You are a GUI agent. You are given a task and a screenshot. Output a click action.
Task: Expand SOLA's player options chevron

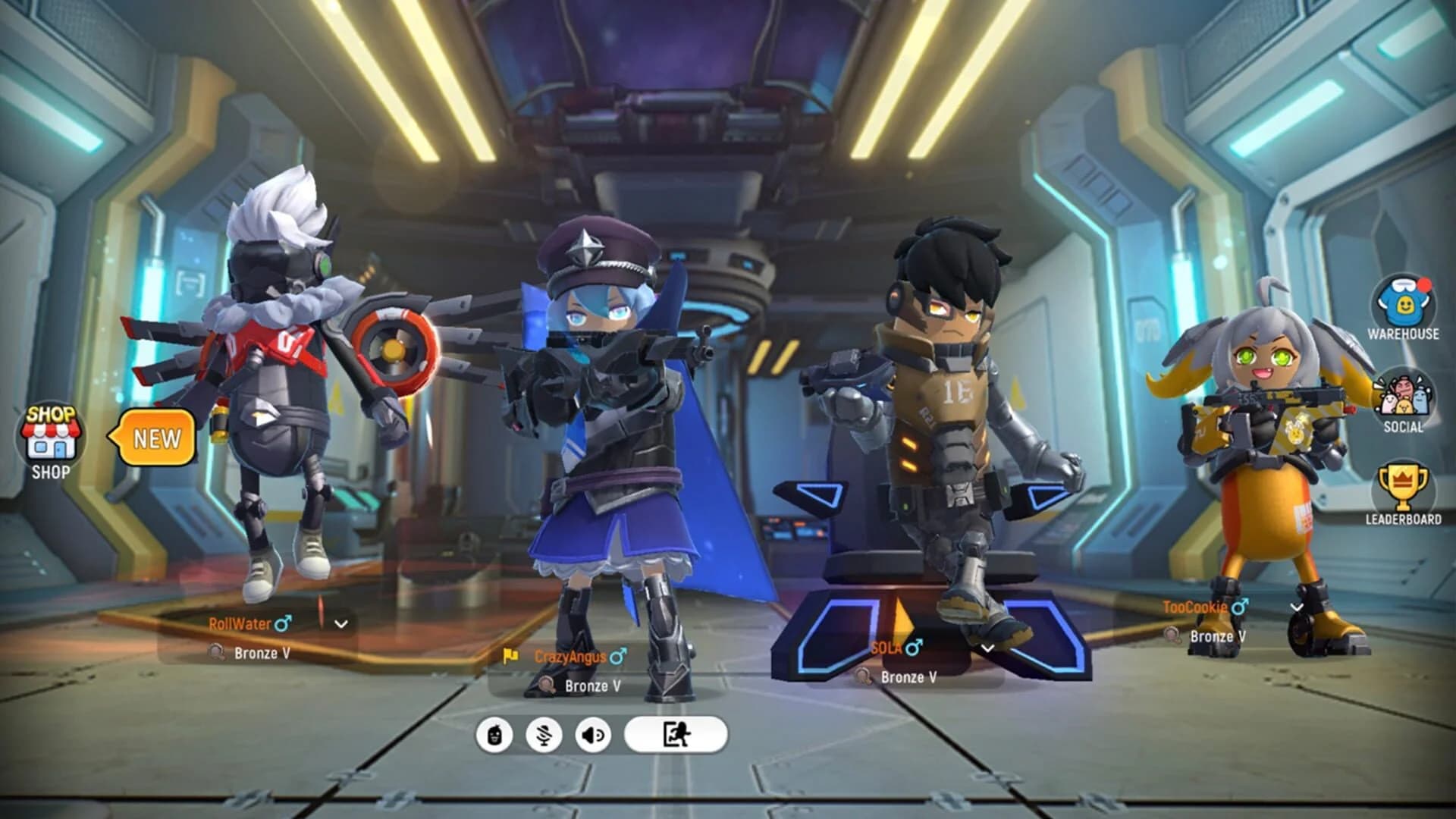point(988,649)
